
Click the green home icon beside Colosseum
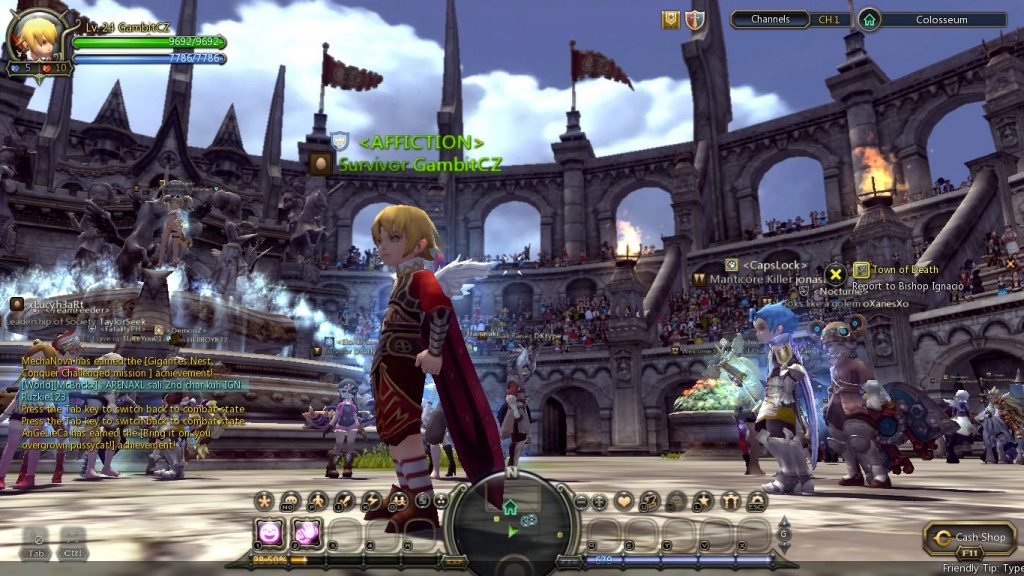[x=869, y=19]
